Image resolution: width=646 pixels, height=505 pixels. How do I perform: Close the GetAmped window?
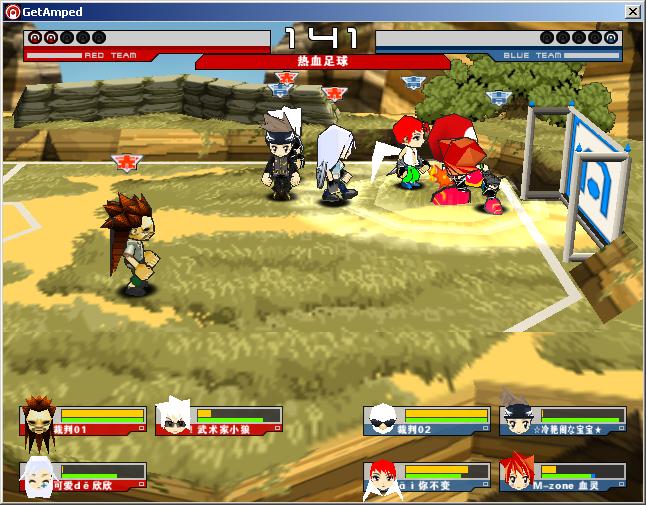632,11
